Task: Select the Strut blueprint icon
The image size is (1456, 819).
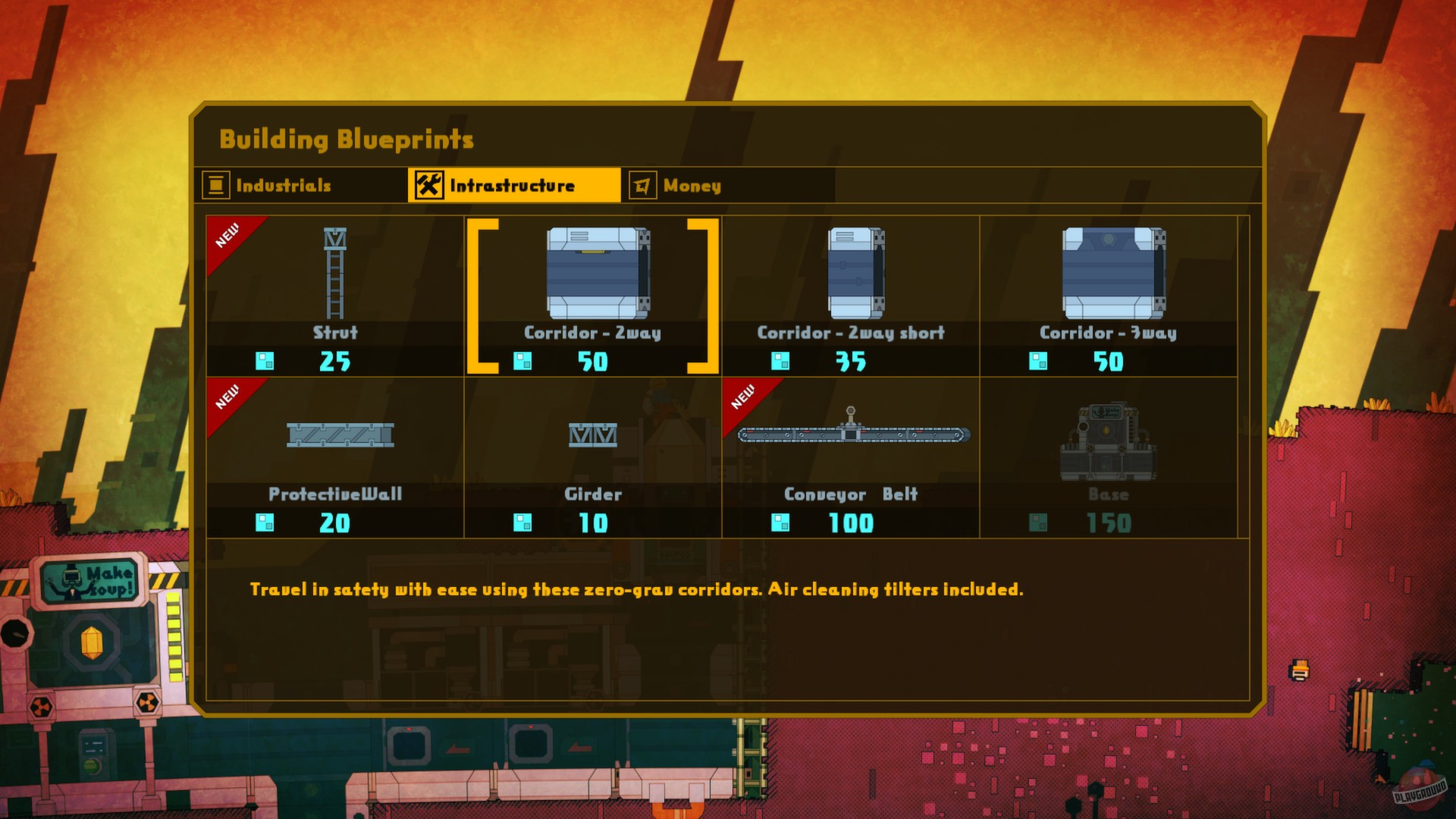Action: tap(334, 273)
